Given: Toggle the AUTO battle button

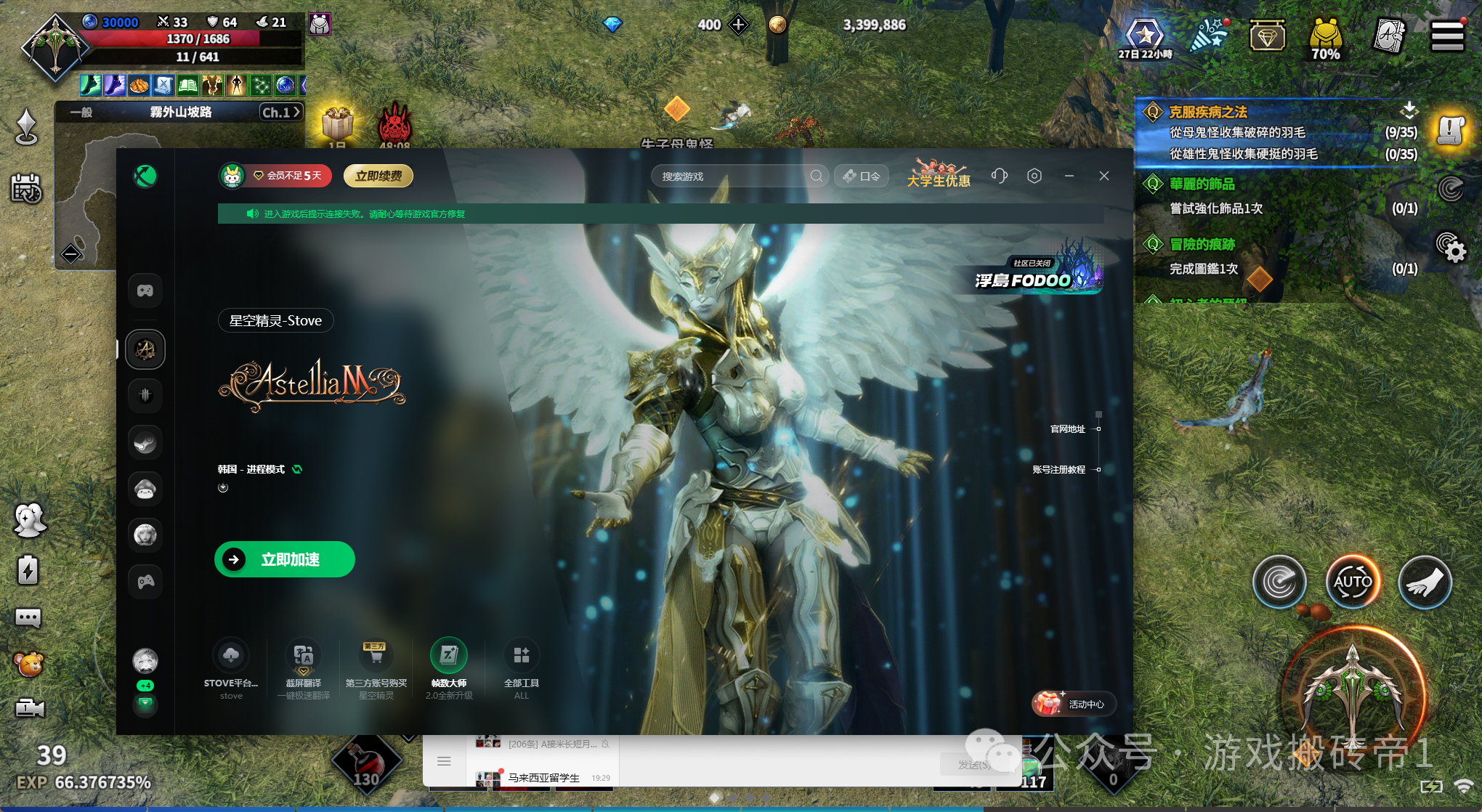Looking at the screenshot, I should click(x=1352, y=582).
